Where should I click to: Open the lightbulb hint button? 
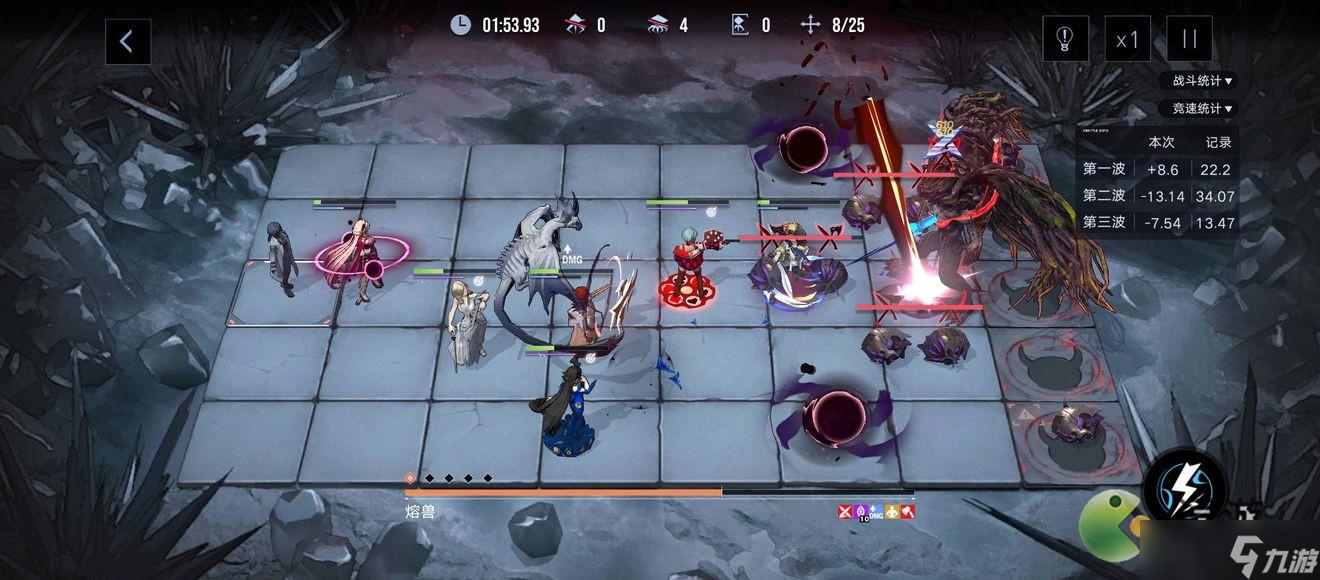(1065, 40)
